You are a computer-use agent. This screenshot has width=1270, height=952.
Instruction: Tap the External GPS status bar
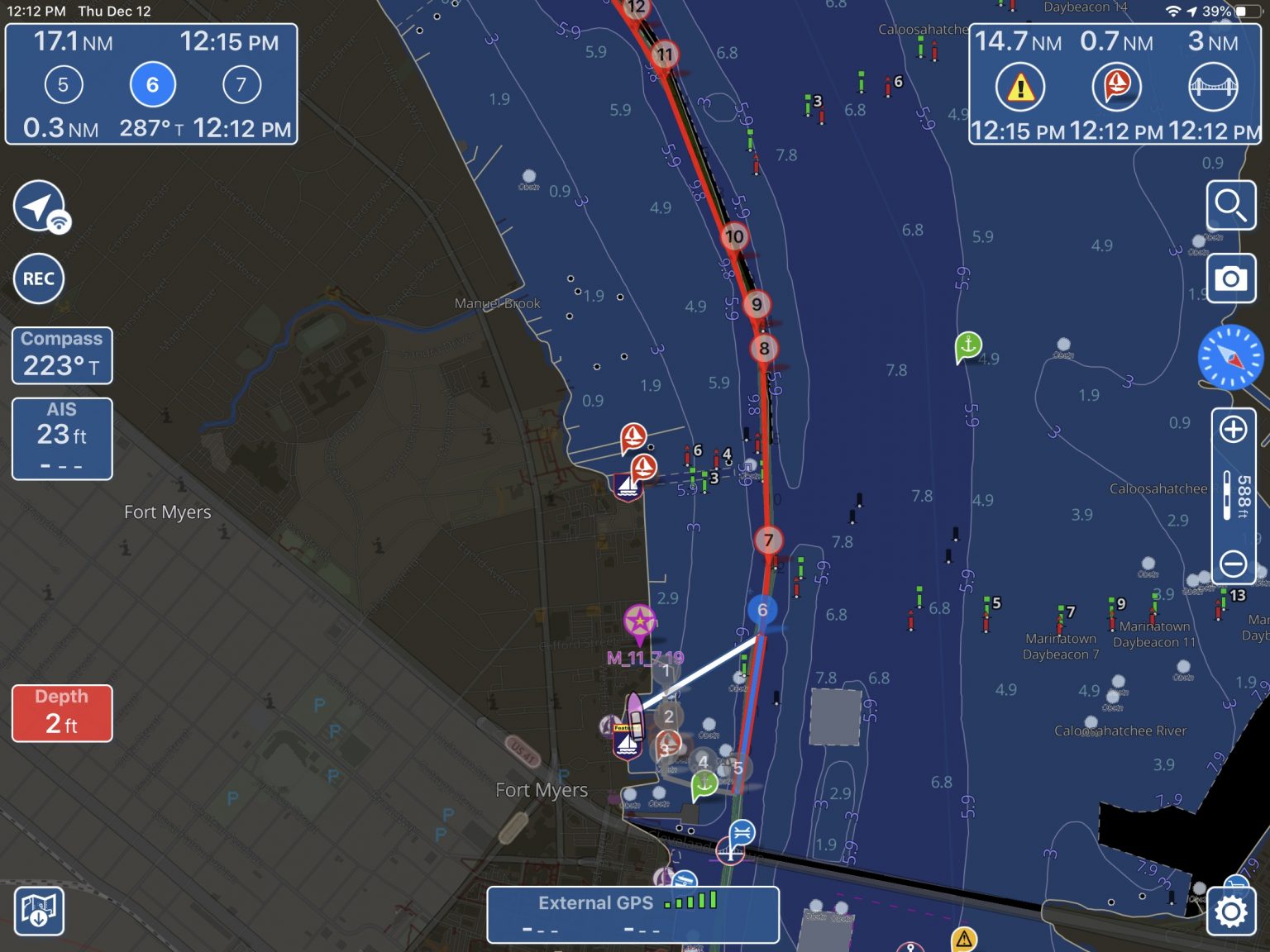coord(633,912)
